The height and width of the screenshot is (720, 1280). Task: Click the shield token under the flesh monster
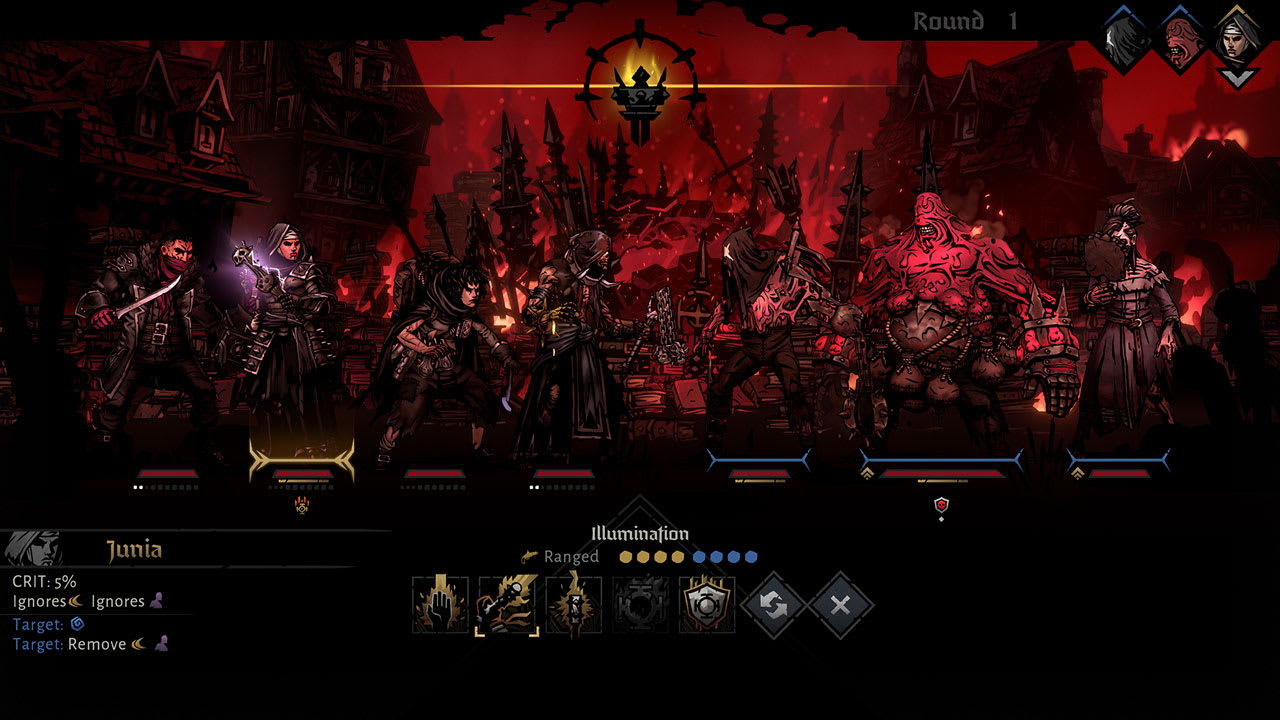[x=940, y=505]
